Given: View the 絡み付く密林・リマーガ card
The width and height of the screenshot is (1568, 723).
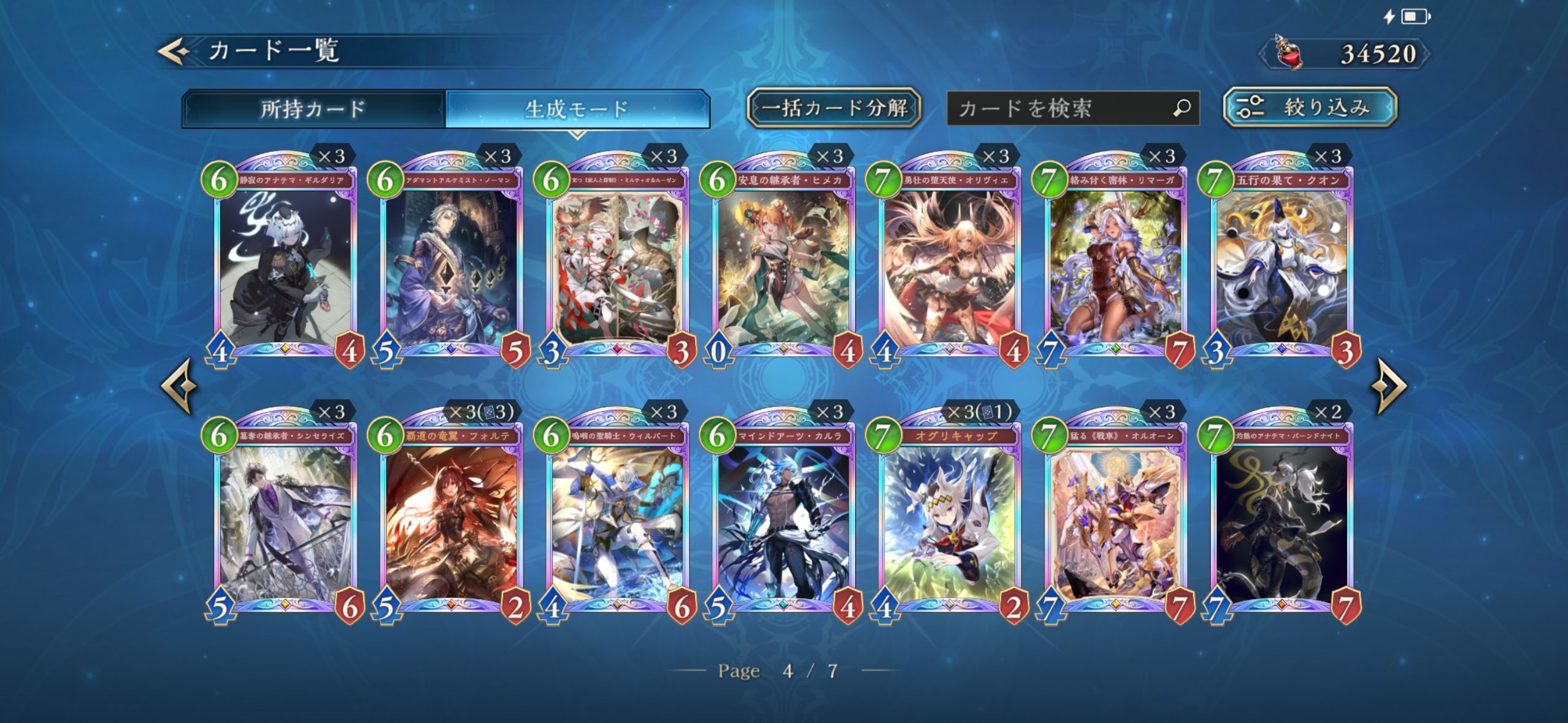Looking at the screenshot, I should tap(1115, 264).
